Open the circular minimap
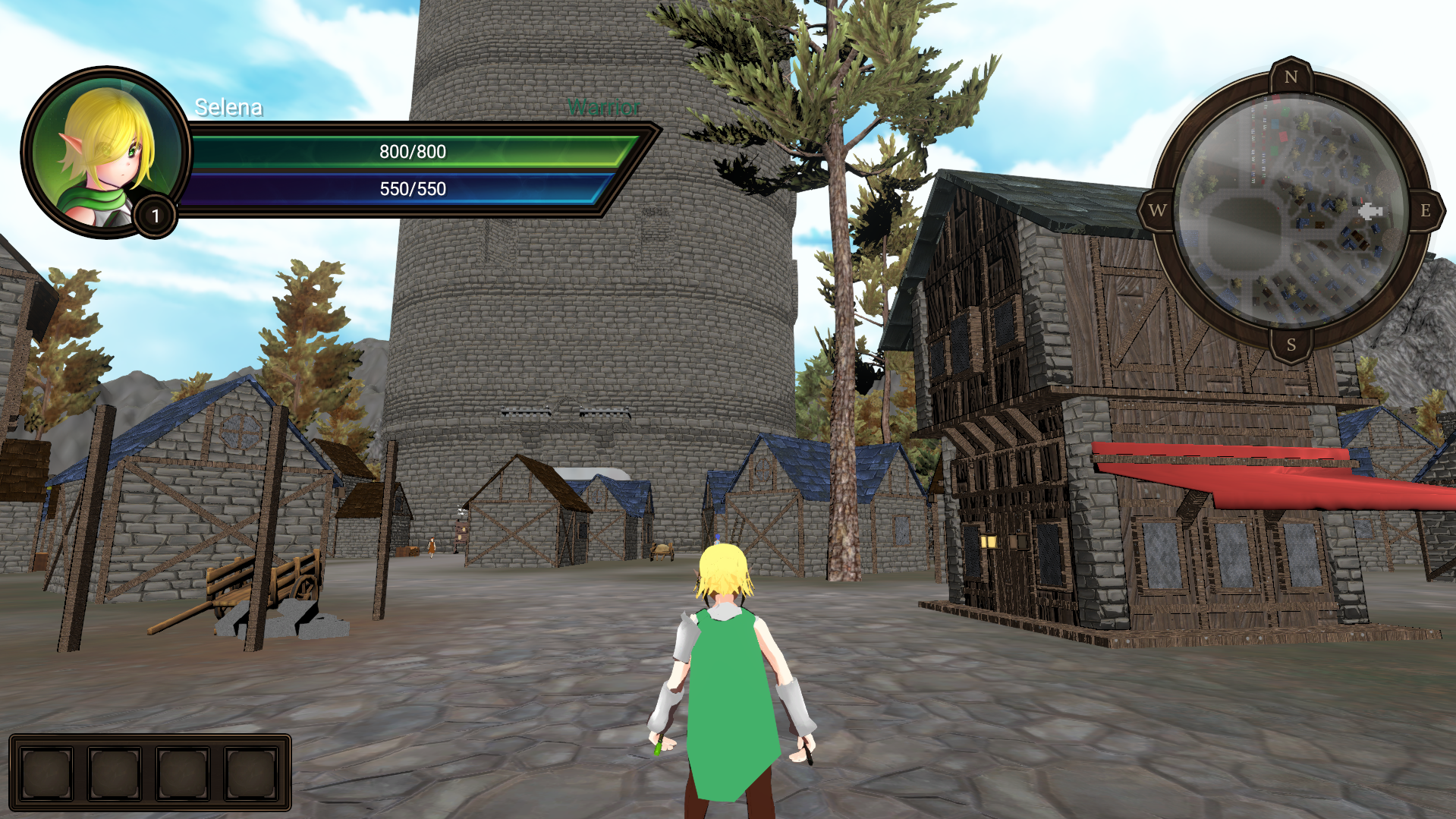The height and width of the screenshot is (819, 1456). pos(1290,211)
